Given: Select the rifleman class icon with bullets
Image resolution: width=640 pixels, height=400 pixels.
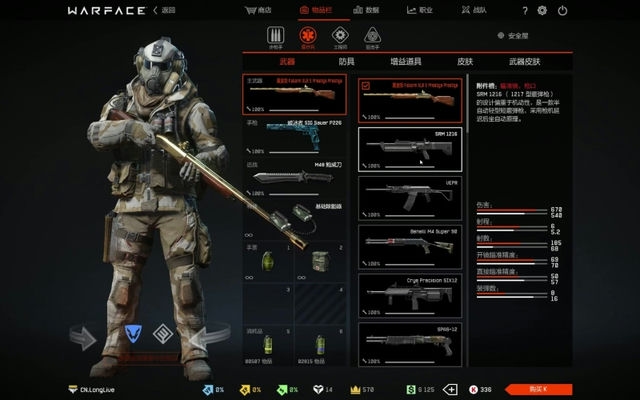Looking at the screenshot, I should point(275,35).
